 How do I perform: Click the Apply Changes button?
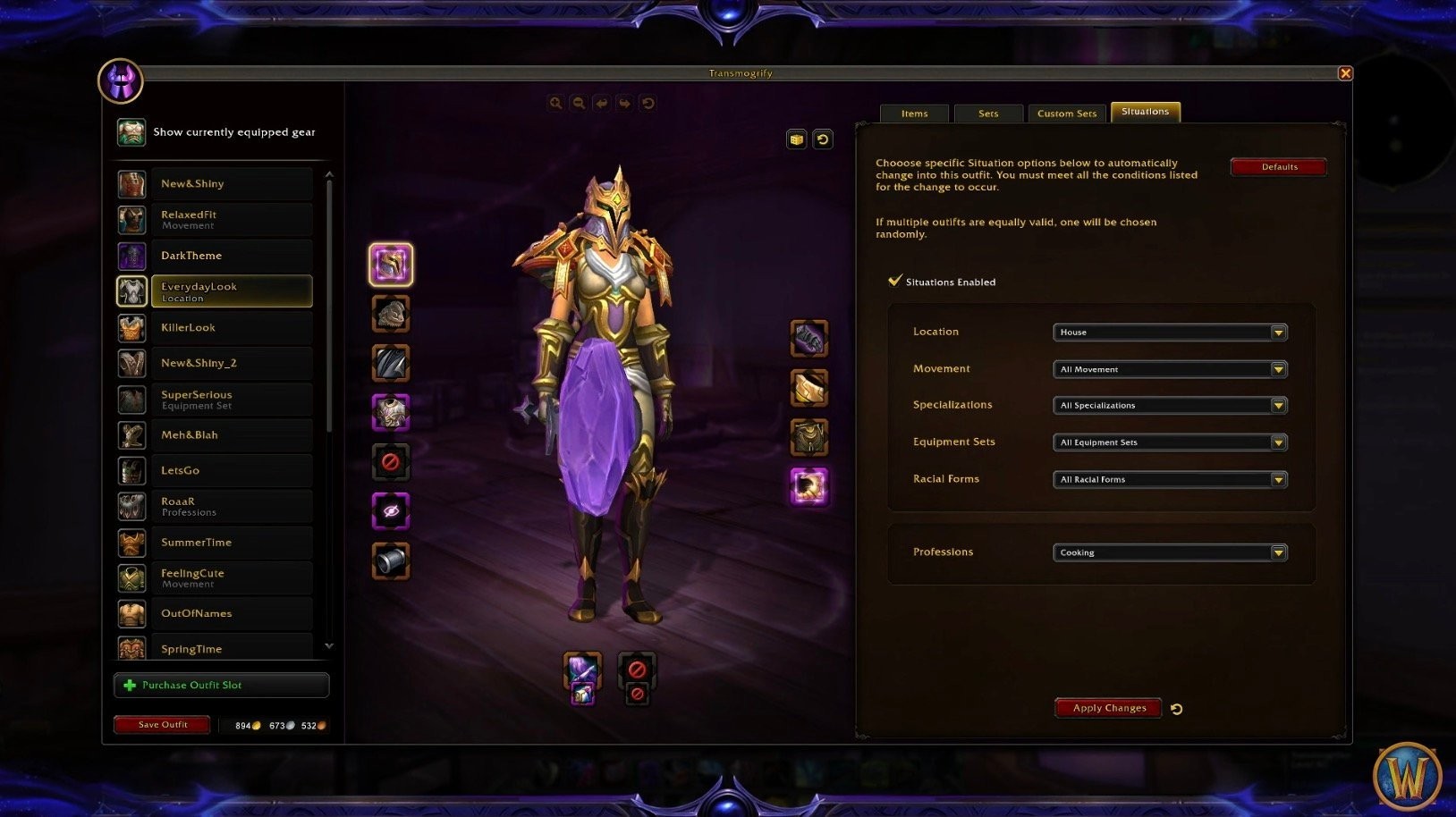click(1108, 708)
